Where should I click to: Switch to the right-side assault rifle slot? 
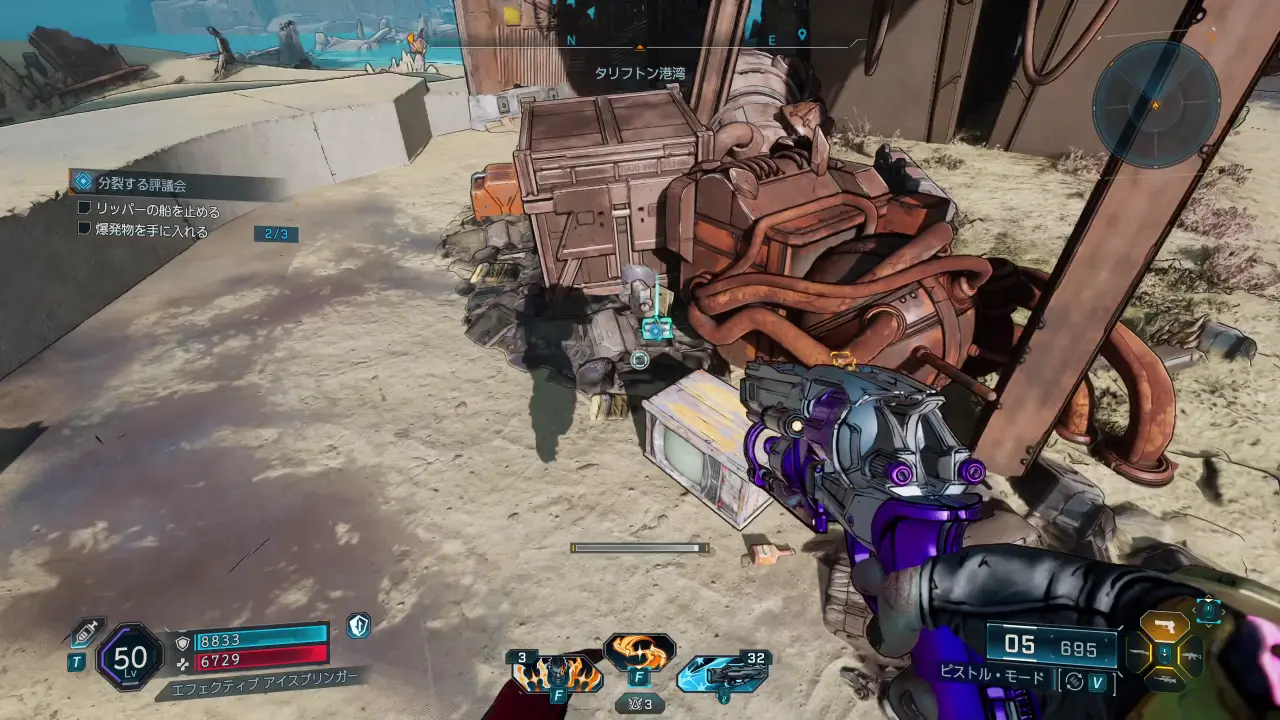coord(1192,655)
